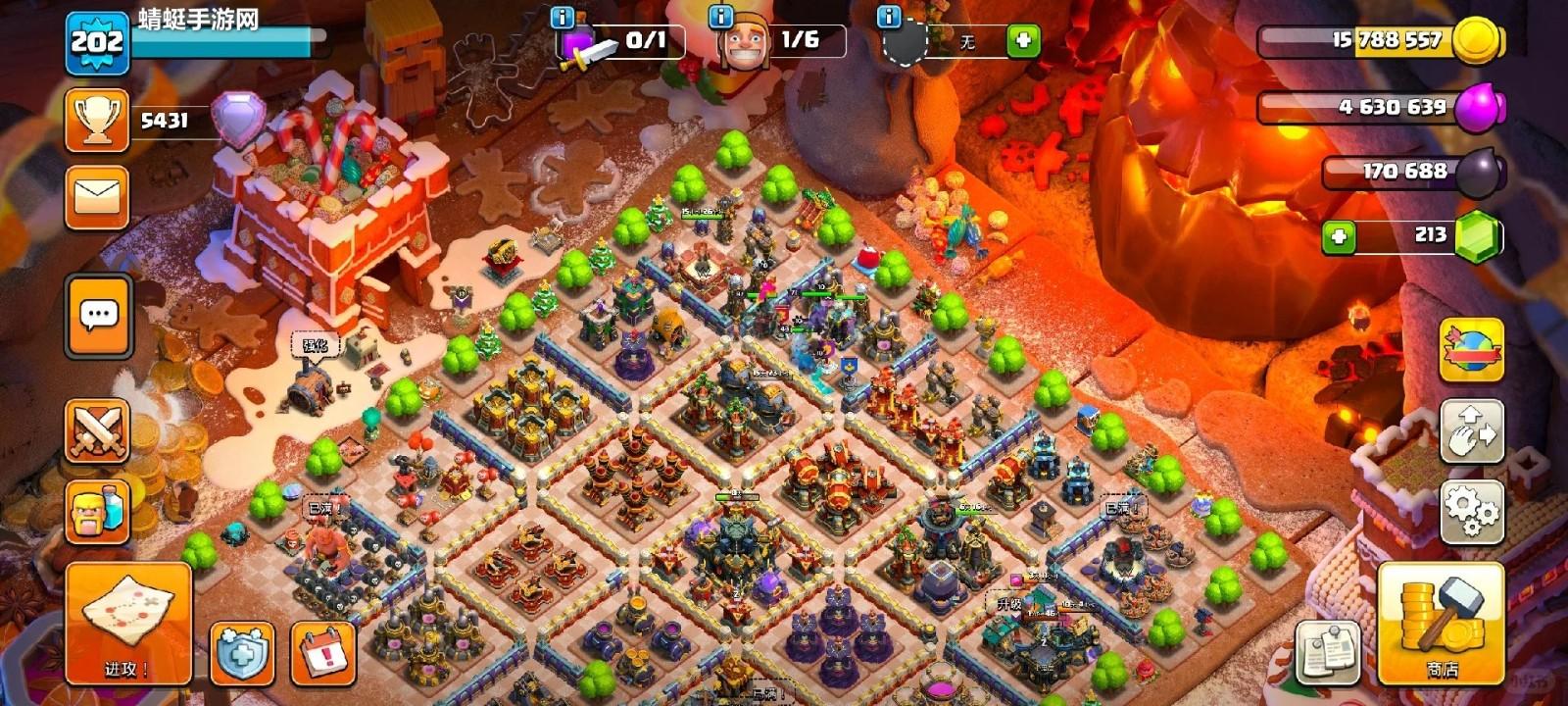Image resolution: width=1568 pixels, height=706 pixels.
Task: Open the layout editor hand button
Action: pyautogui.click(x=1471, y=430)
